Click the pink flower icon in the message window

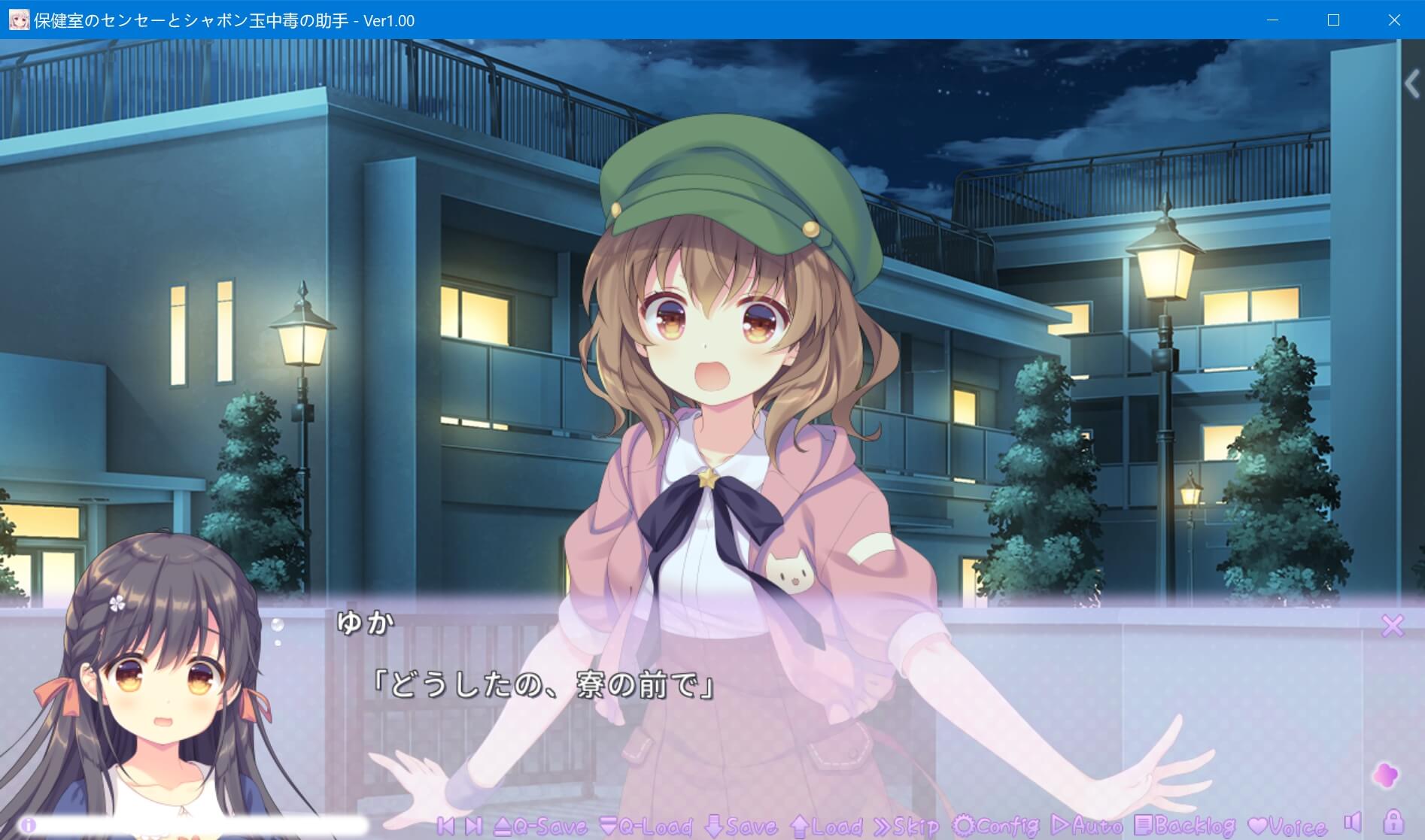pos(1386,775)
